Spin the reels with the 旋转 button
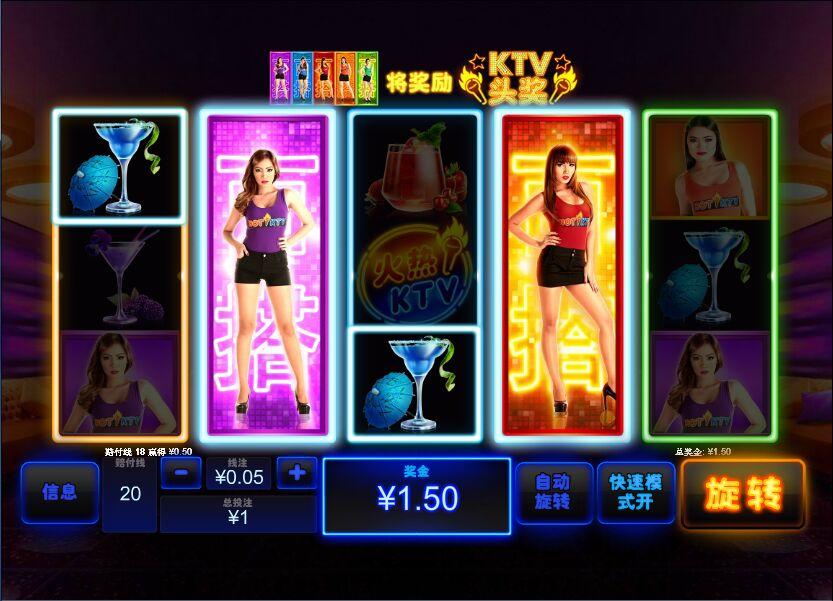 (x=743, y=493)
